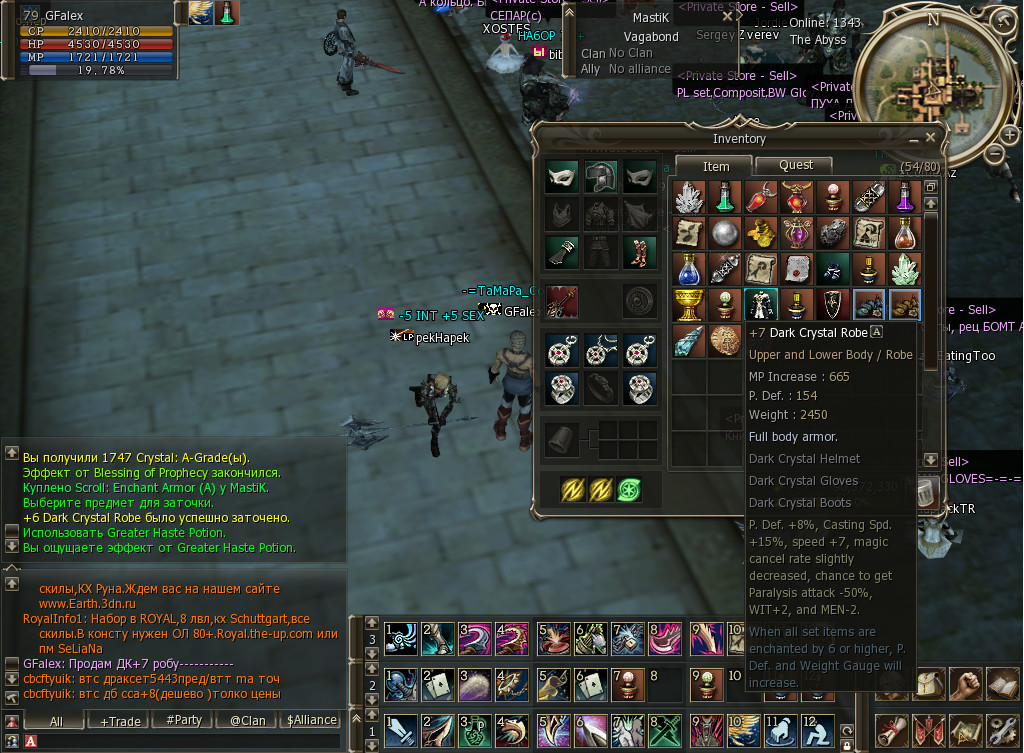The width and height of the screenshot is (1024, 753).
Task: Click the equipped weapon slot
Action: [x=562, y=301]
